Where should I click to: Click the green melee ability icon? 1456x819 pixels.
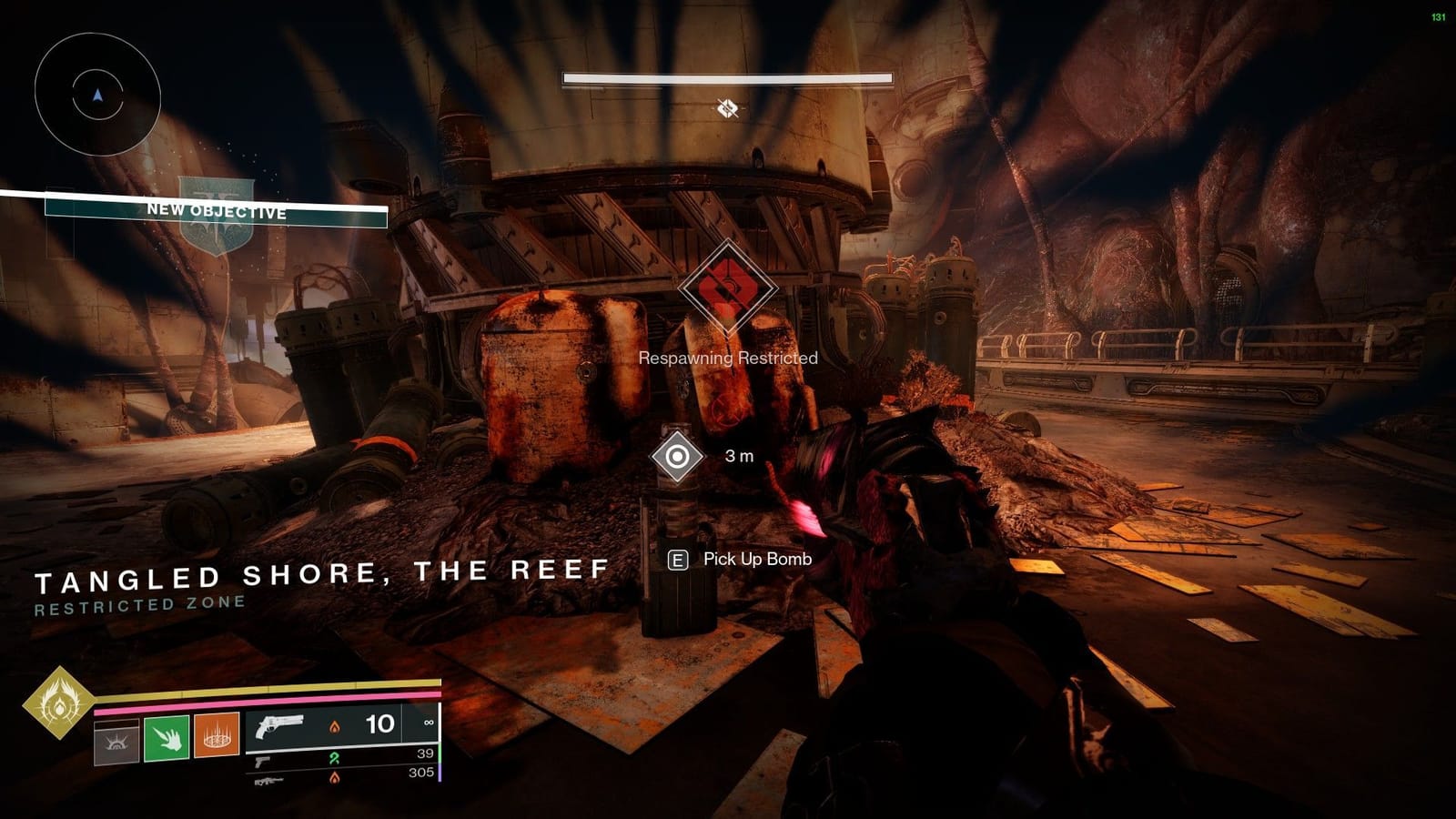pyautogui.click(x=167, y=739)
